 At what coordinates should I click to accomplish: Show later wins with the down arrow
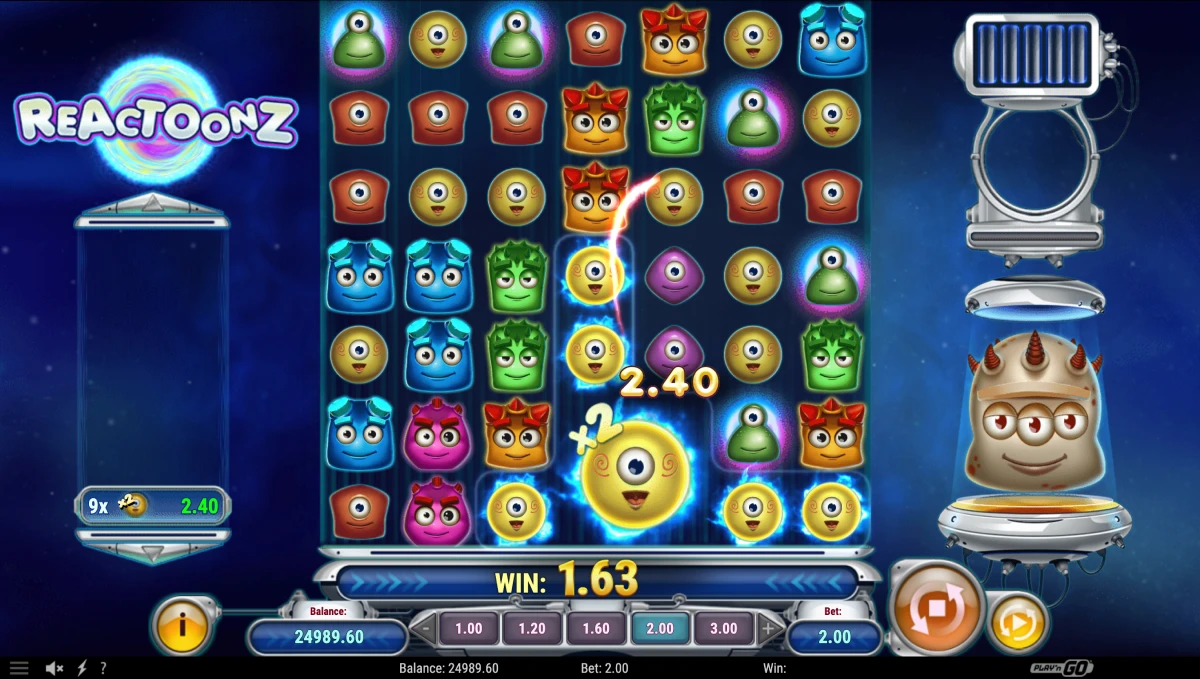pos(152,552)
